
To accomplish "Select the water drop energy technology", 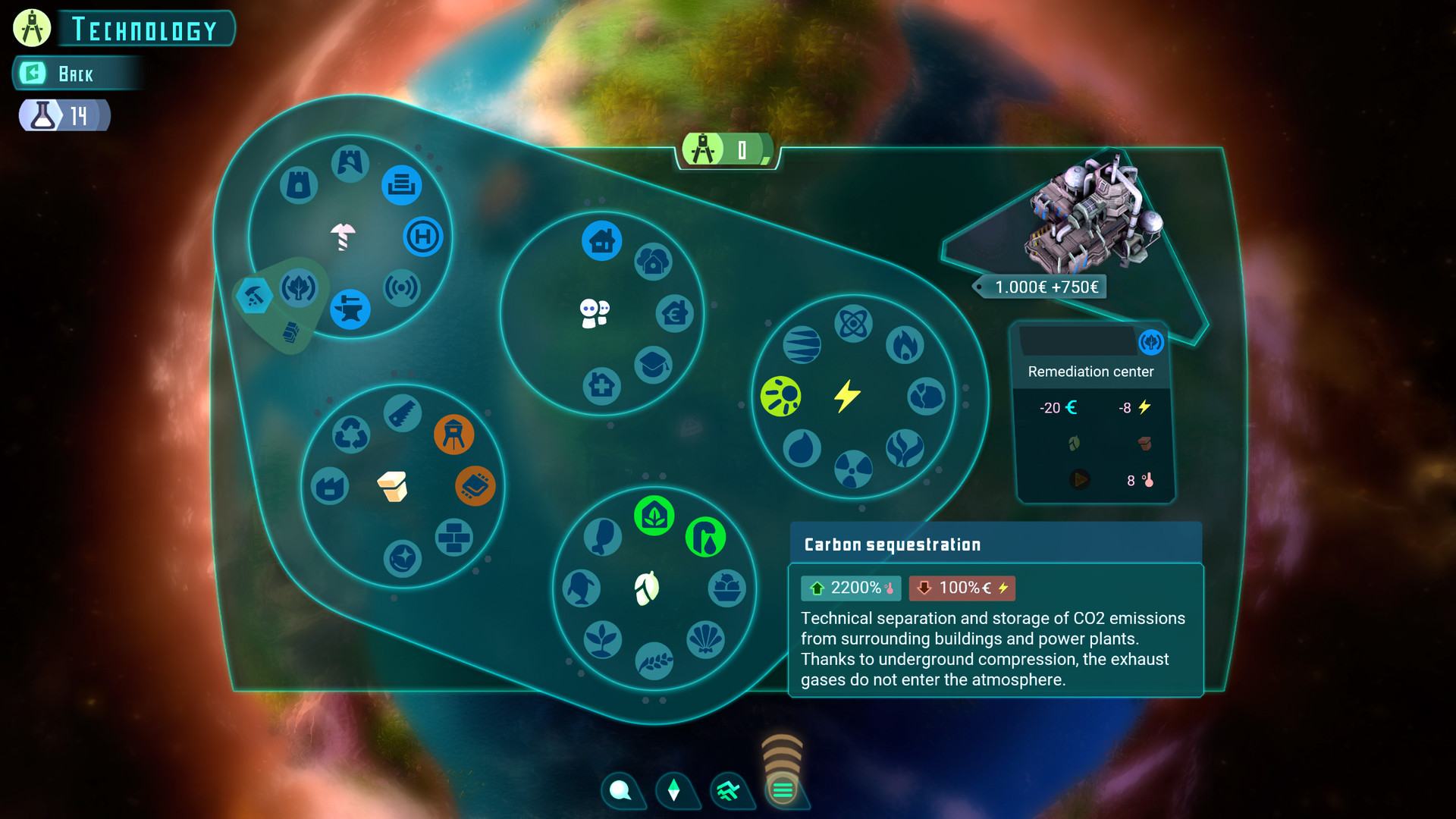I will tap(802, 448).
